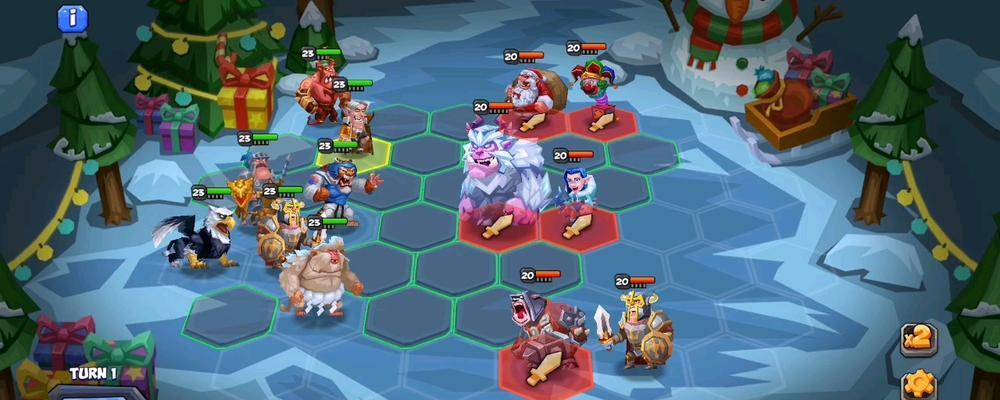Open settings with the gear icon

[x=917, y=384]
